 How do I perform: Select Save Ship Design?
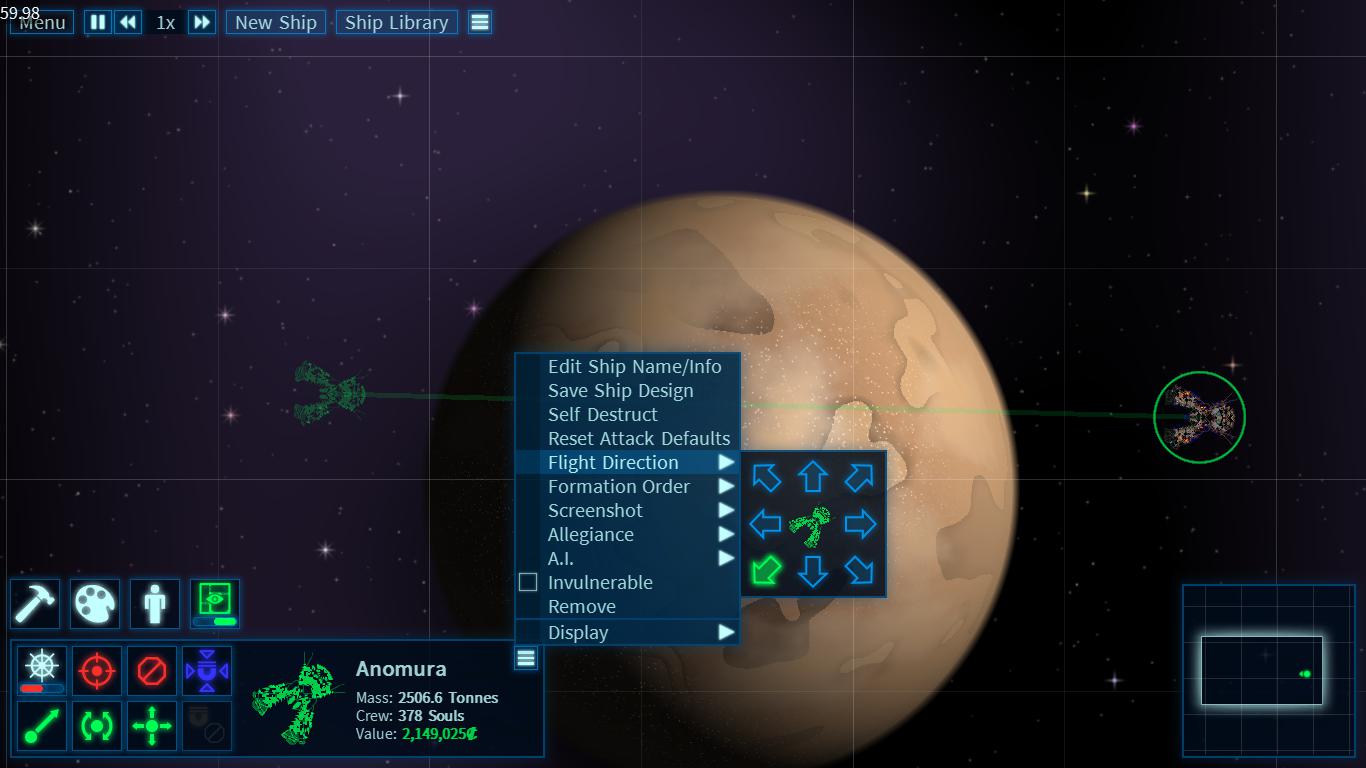[620, 390]
